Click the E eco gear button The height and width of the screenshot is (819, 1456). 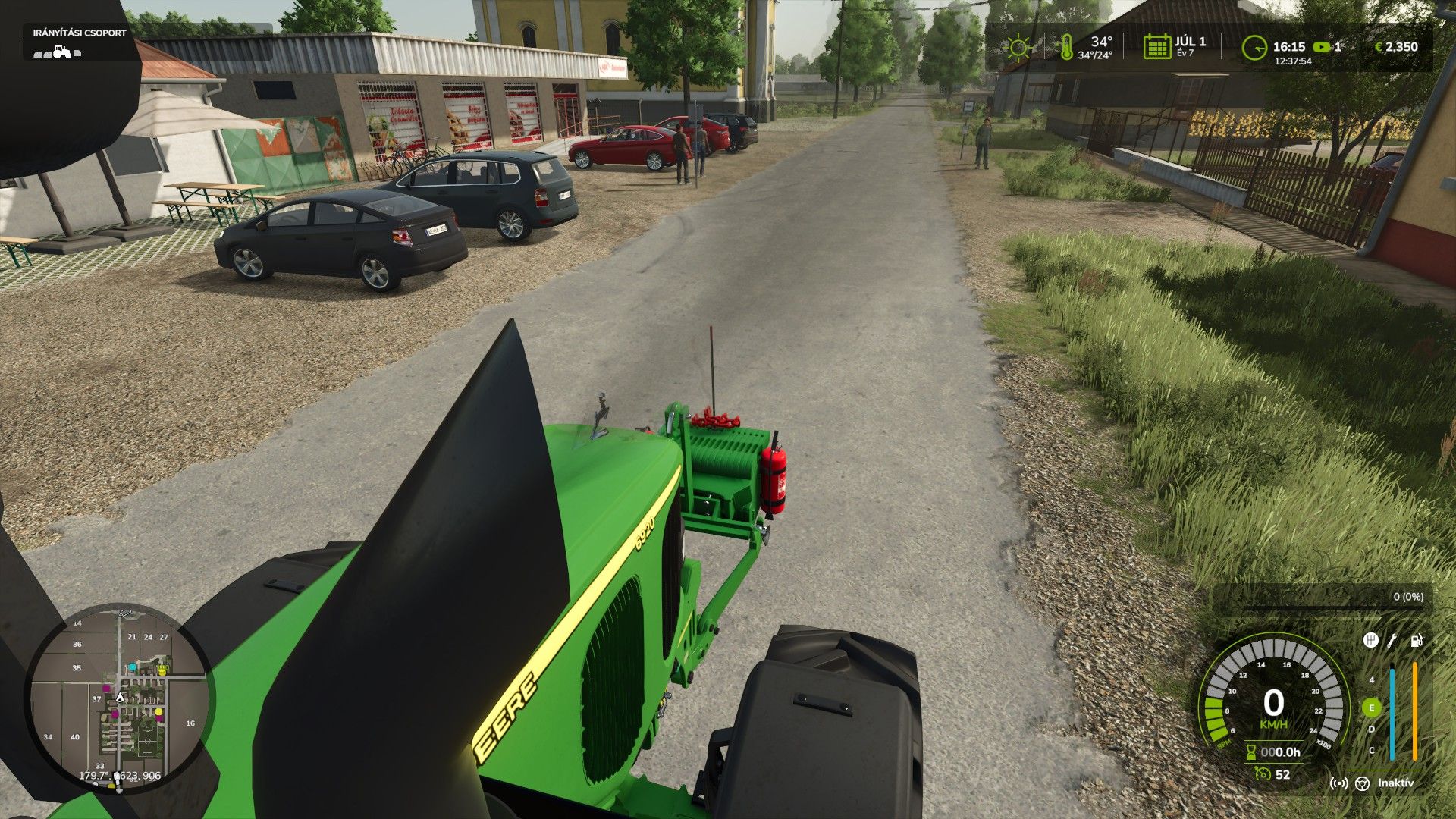pos(1372,708)
